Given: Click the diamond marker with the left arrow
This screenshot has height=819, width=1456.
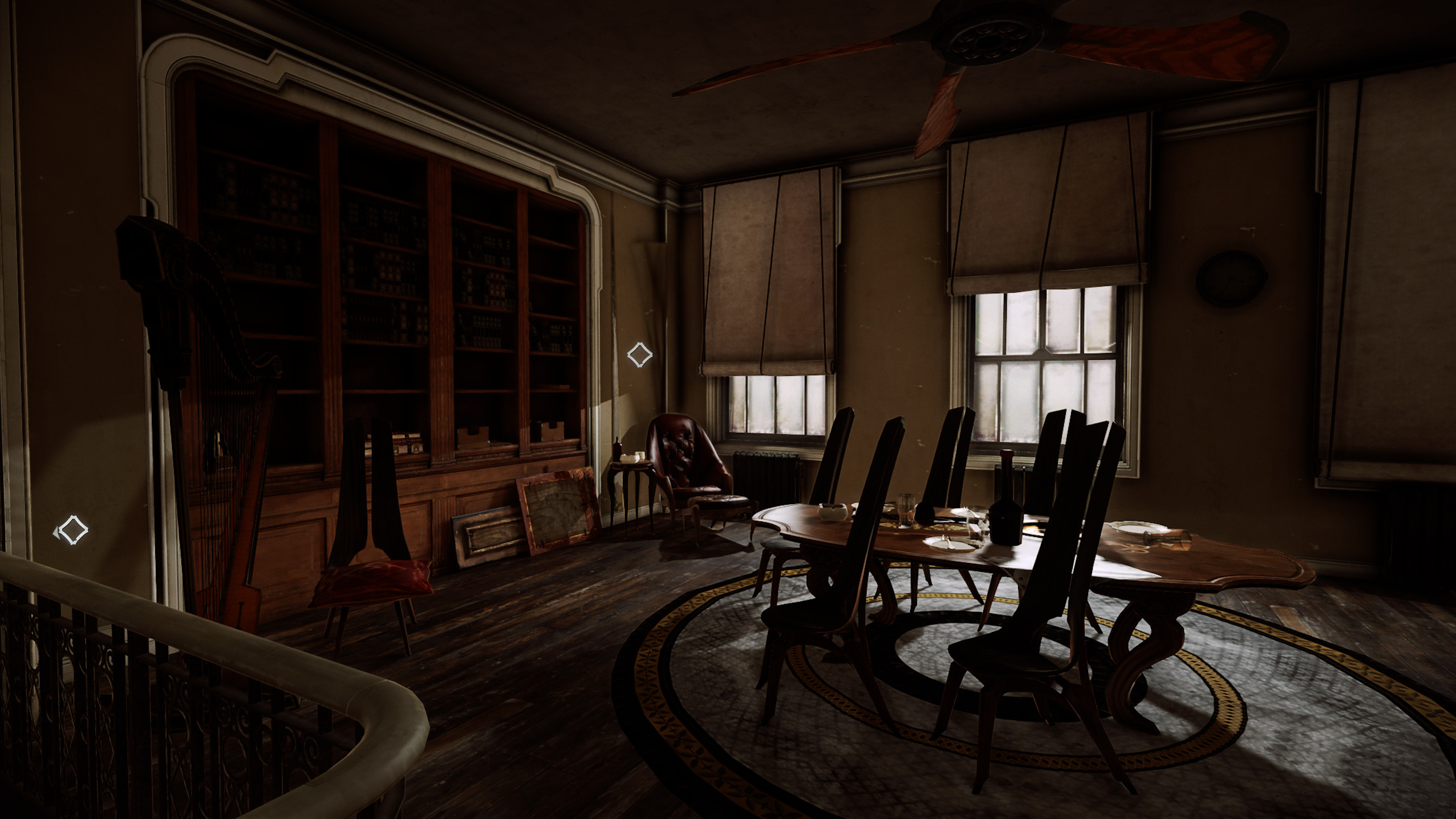Looking at the screenshot, I should pyautogui.click(x=72, y=530).
